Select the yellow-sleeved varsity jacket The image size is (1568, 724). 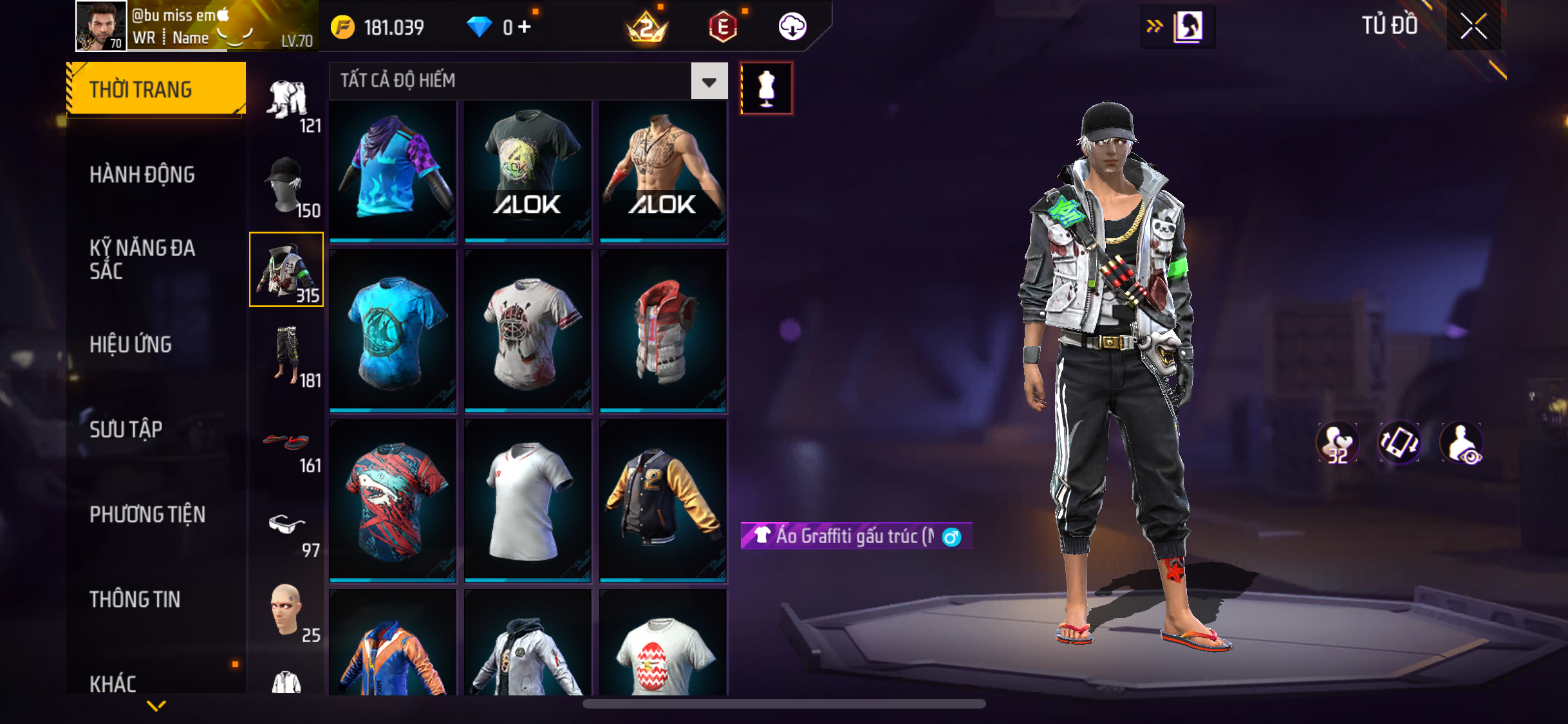pyautogui.click(x=663, y=501)
